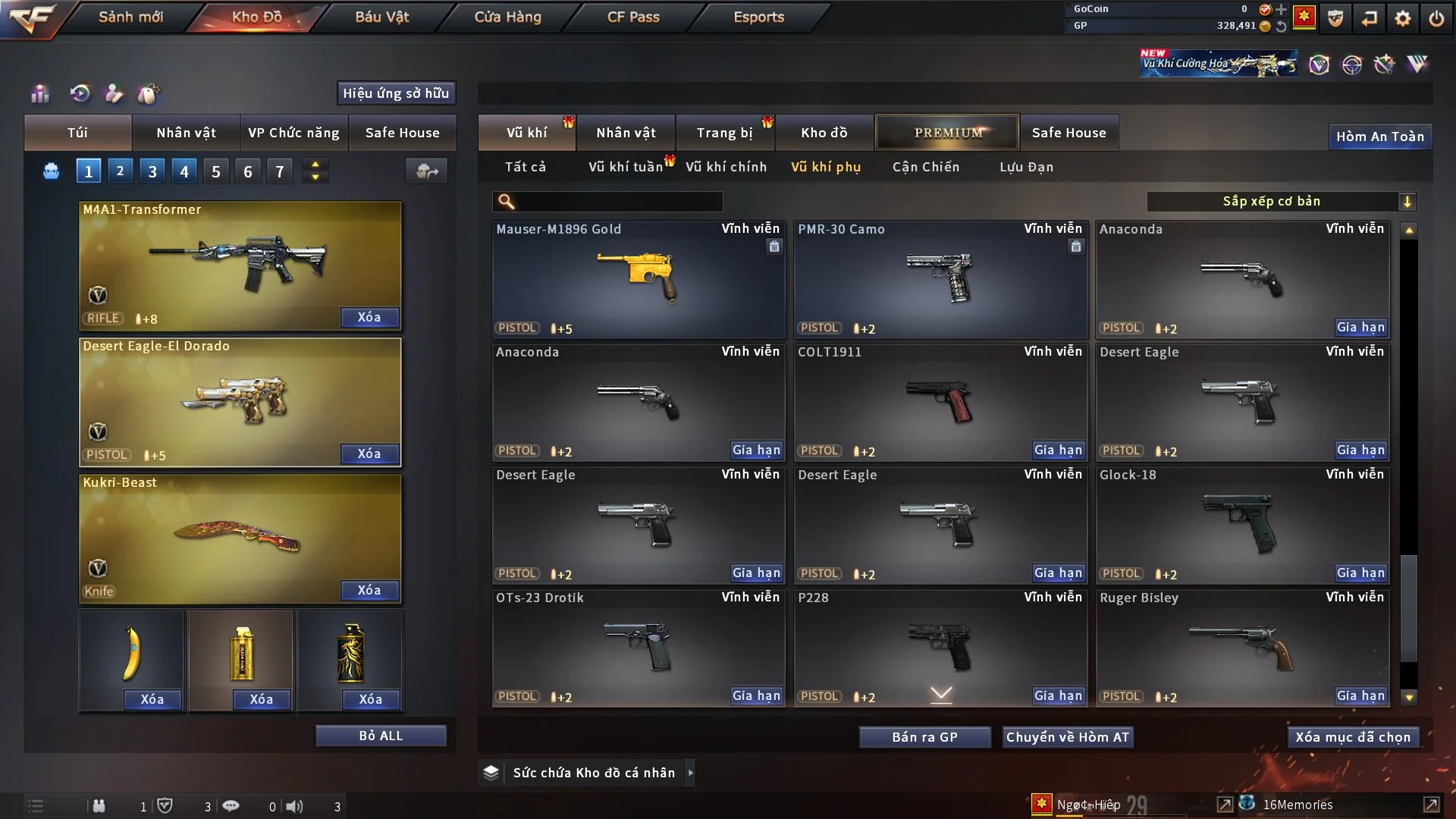Open settings with the gear icon
Image resolution: width=1456 pixels, height=819 pixels.
point(1402,18)
